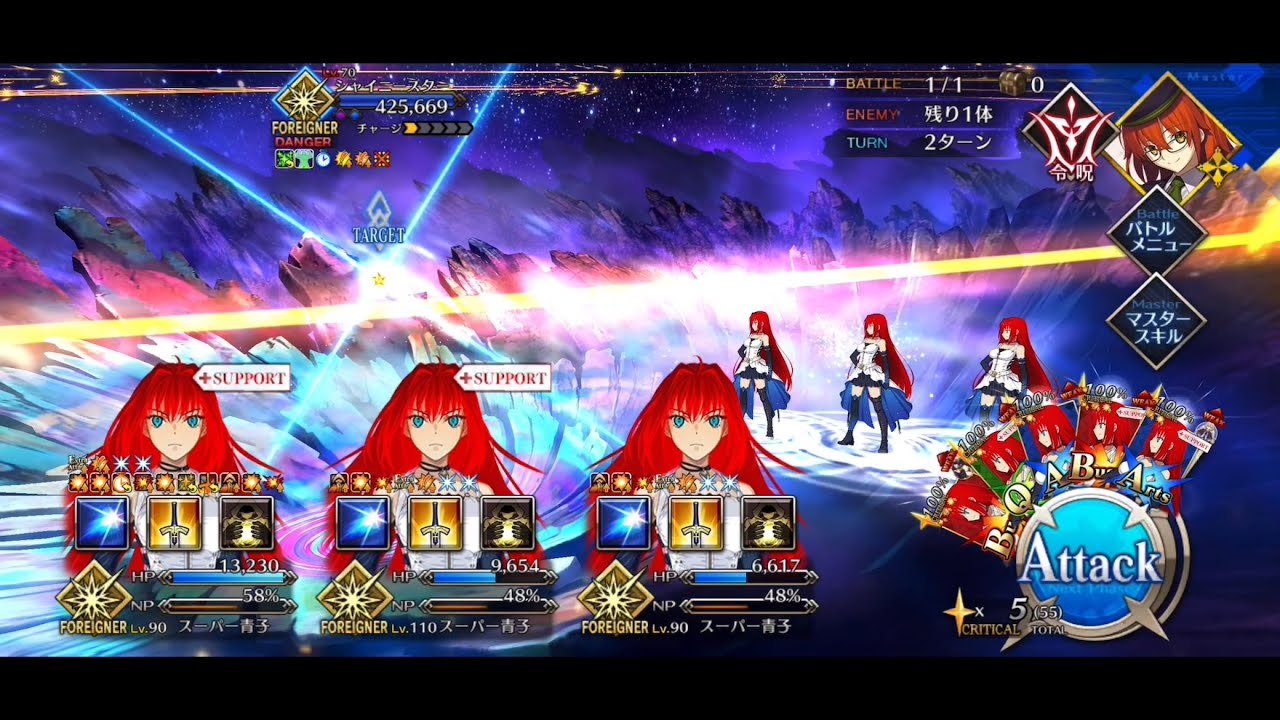
Task: Click the clock buff icon under the enemy's name
Action: tap(323, 158)
